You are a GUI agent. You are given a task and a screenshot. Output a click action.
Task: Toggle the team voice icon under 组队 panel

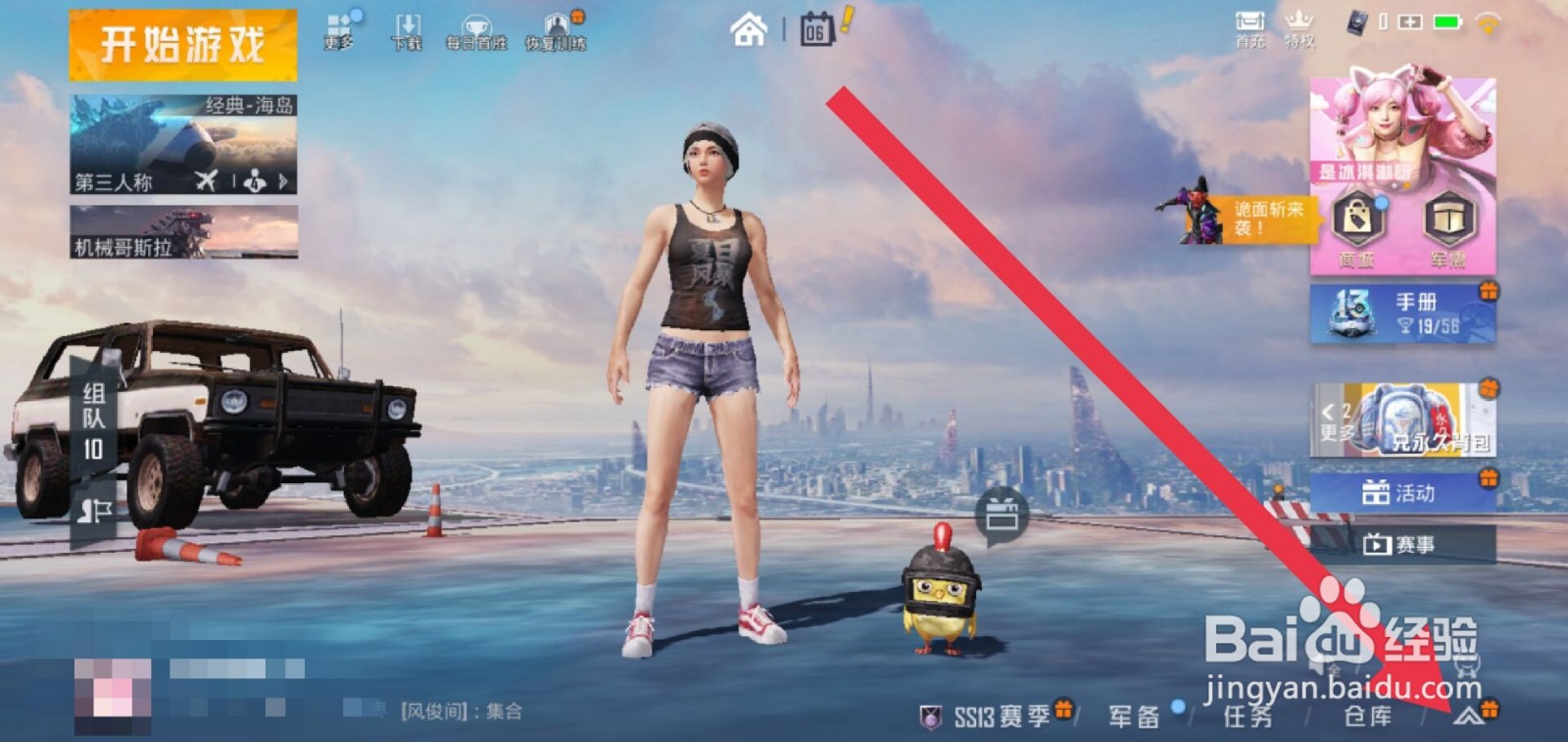(95, 511)
